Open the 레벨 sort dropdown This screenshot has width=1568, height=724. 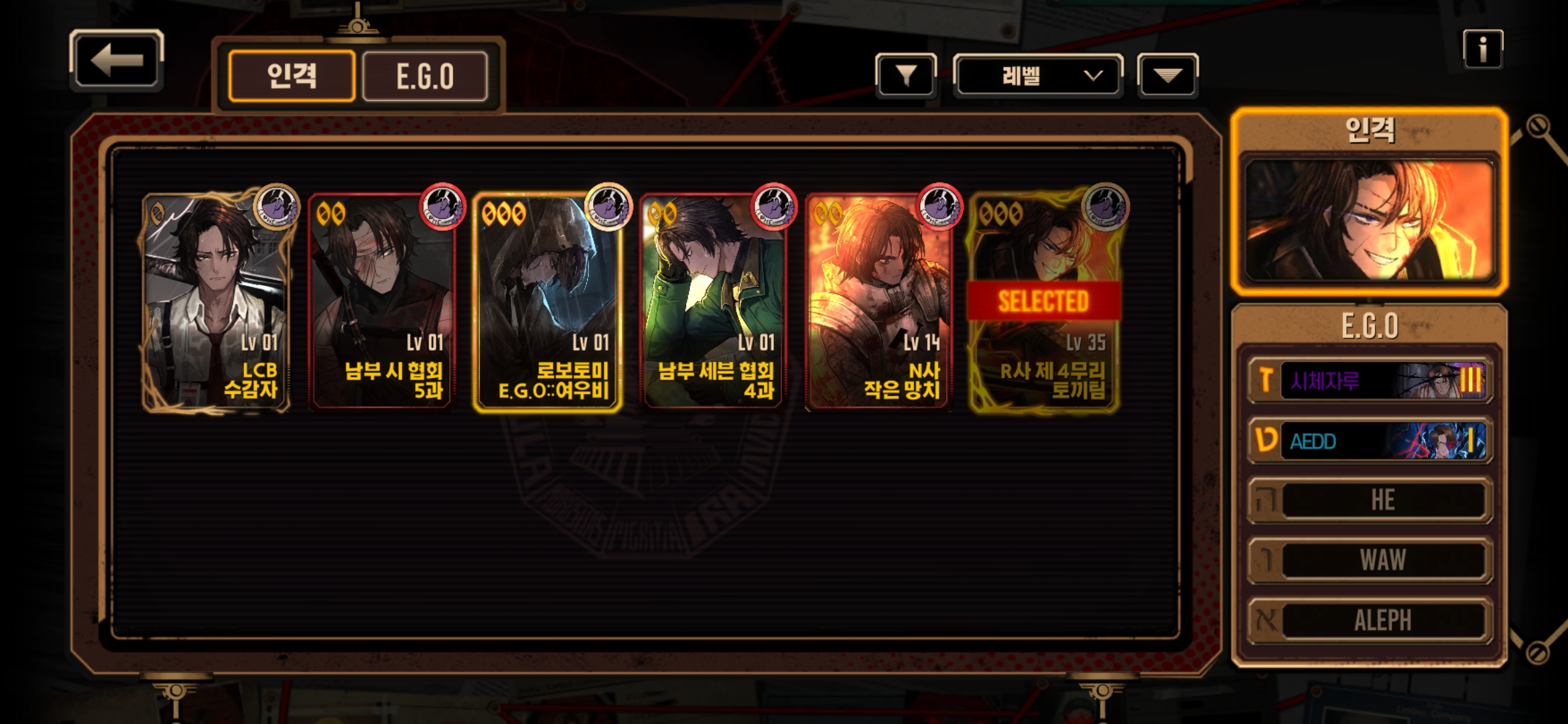[x=1037, y=76]
